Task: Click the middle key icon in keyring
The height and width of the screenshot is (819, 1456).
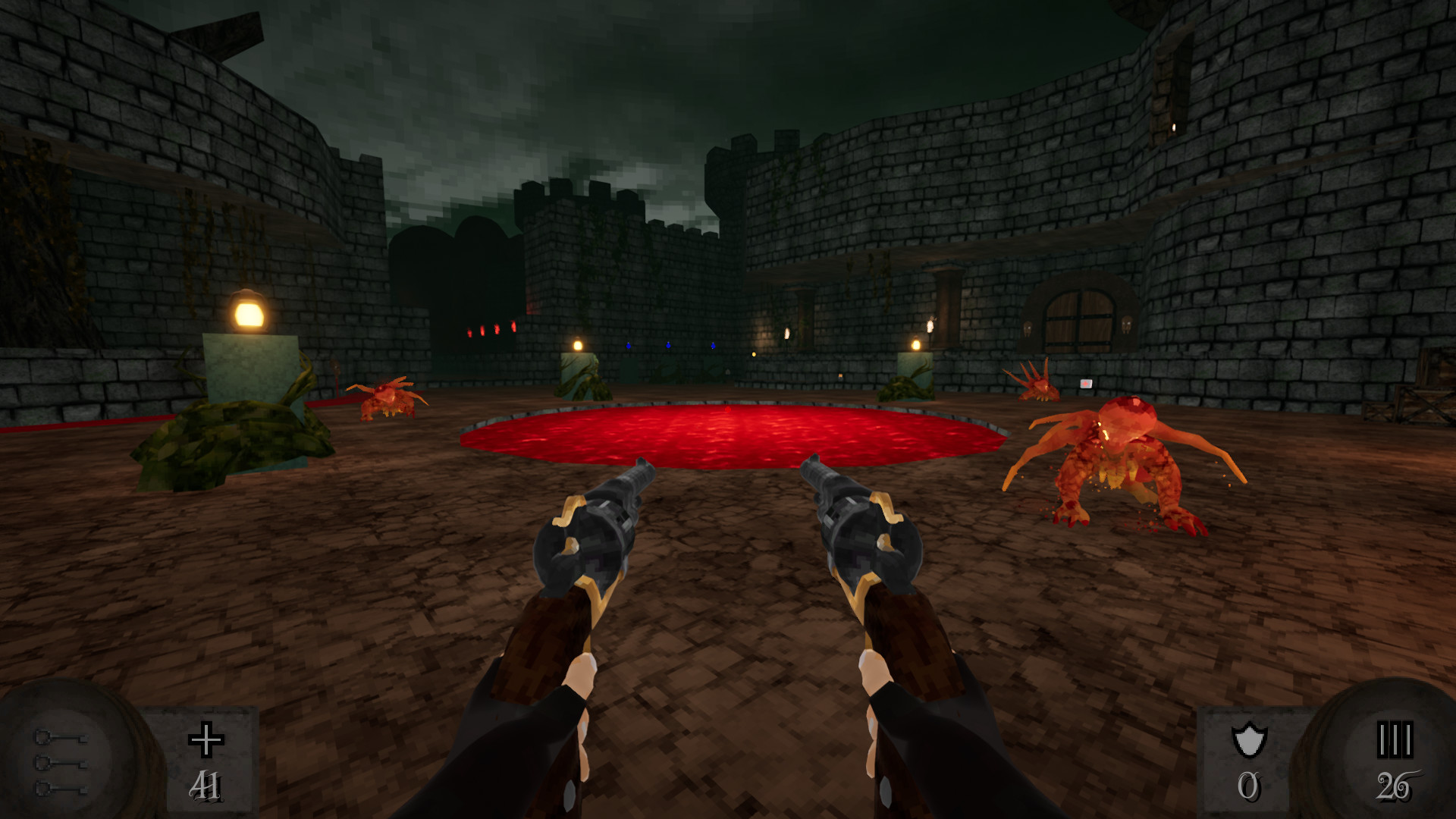Action: 61,762
